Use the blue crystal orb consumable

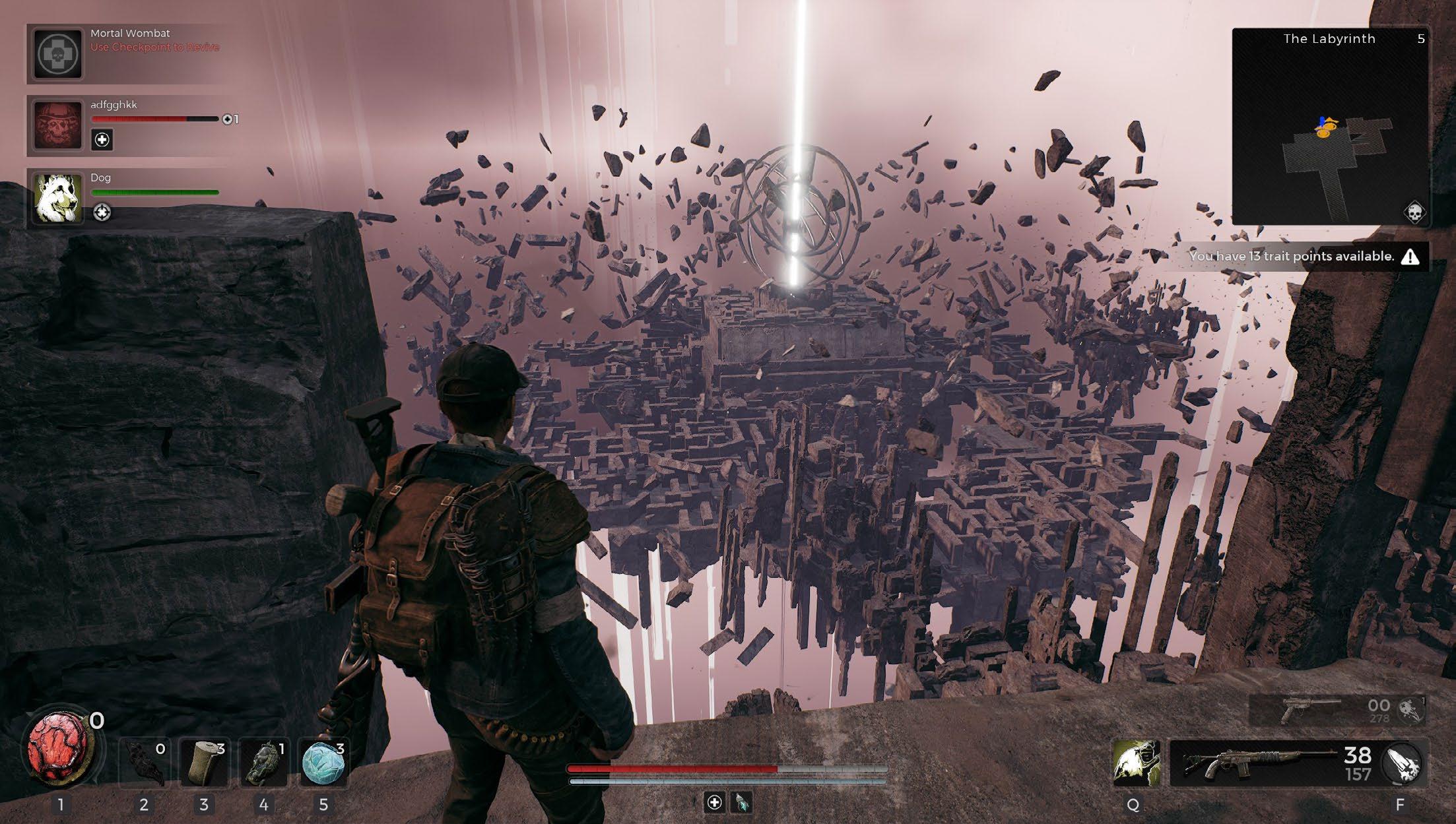pyautogui.click(x=323, y=763)
